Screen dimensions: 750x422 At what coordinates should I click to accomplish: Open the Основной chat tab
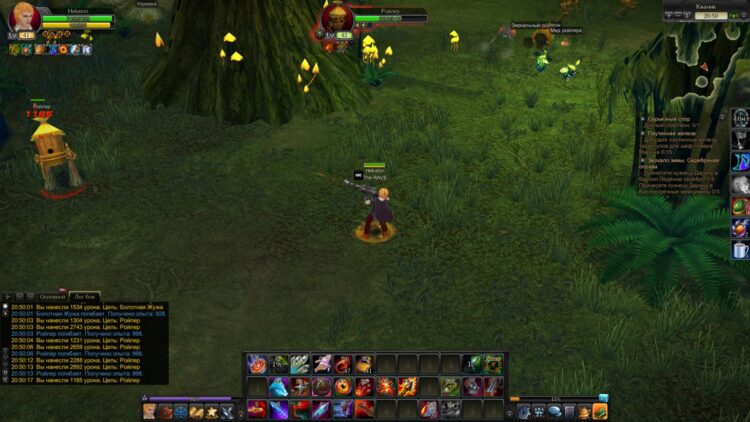pos(52,297)
